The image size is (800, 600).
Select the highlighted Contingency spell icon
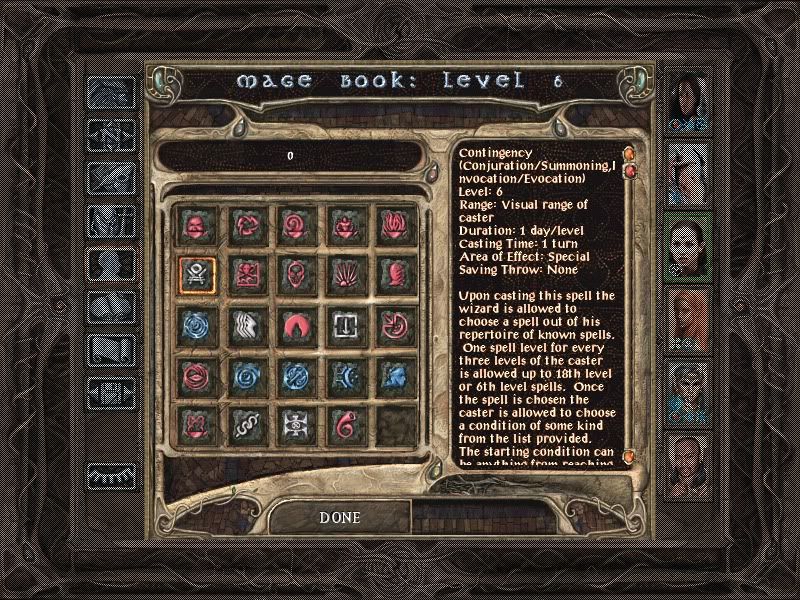click(x=196, y=273)
